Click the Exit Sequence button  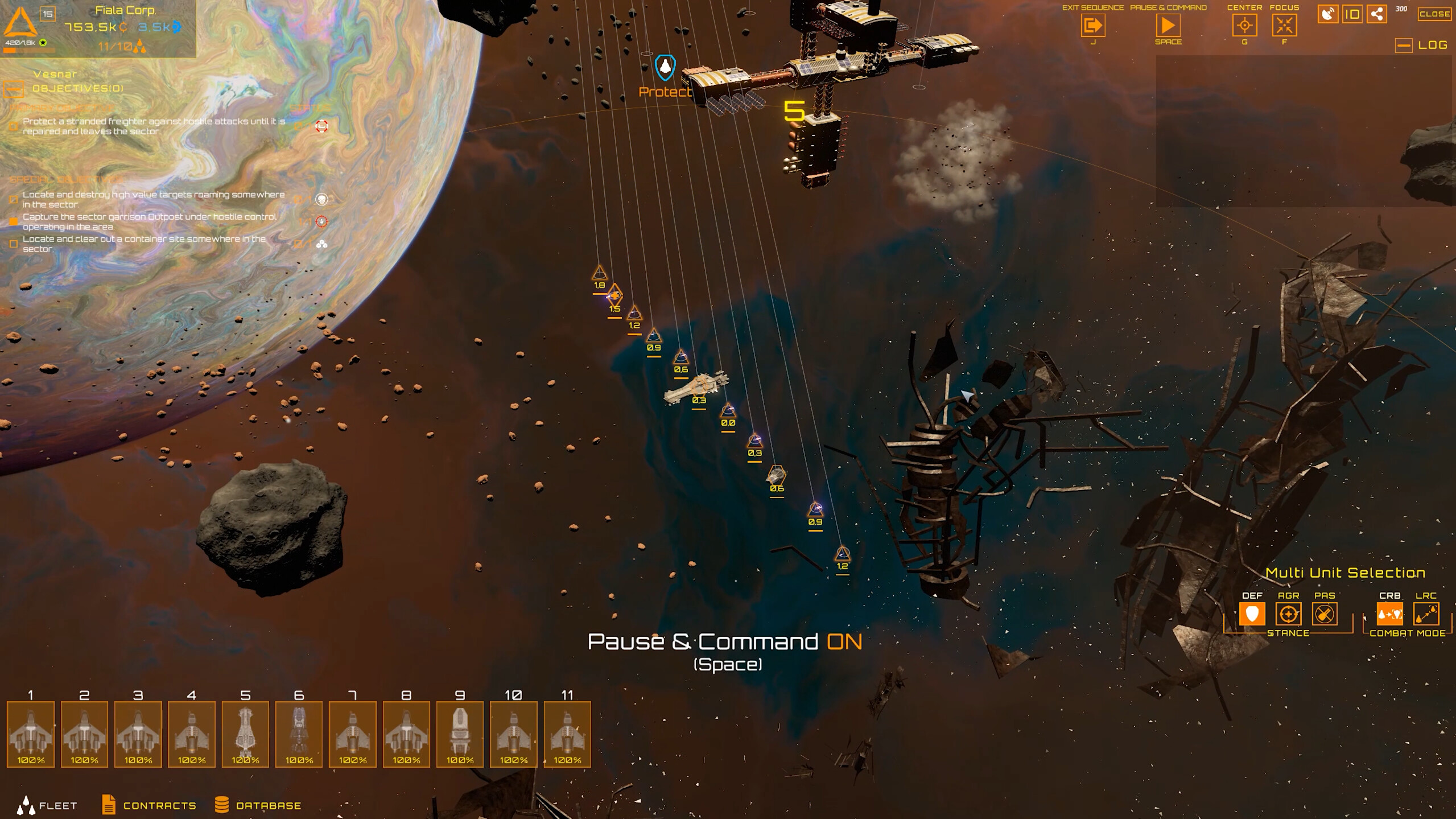click(x=1092, y=26)
